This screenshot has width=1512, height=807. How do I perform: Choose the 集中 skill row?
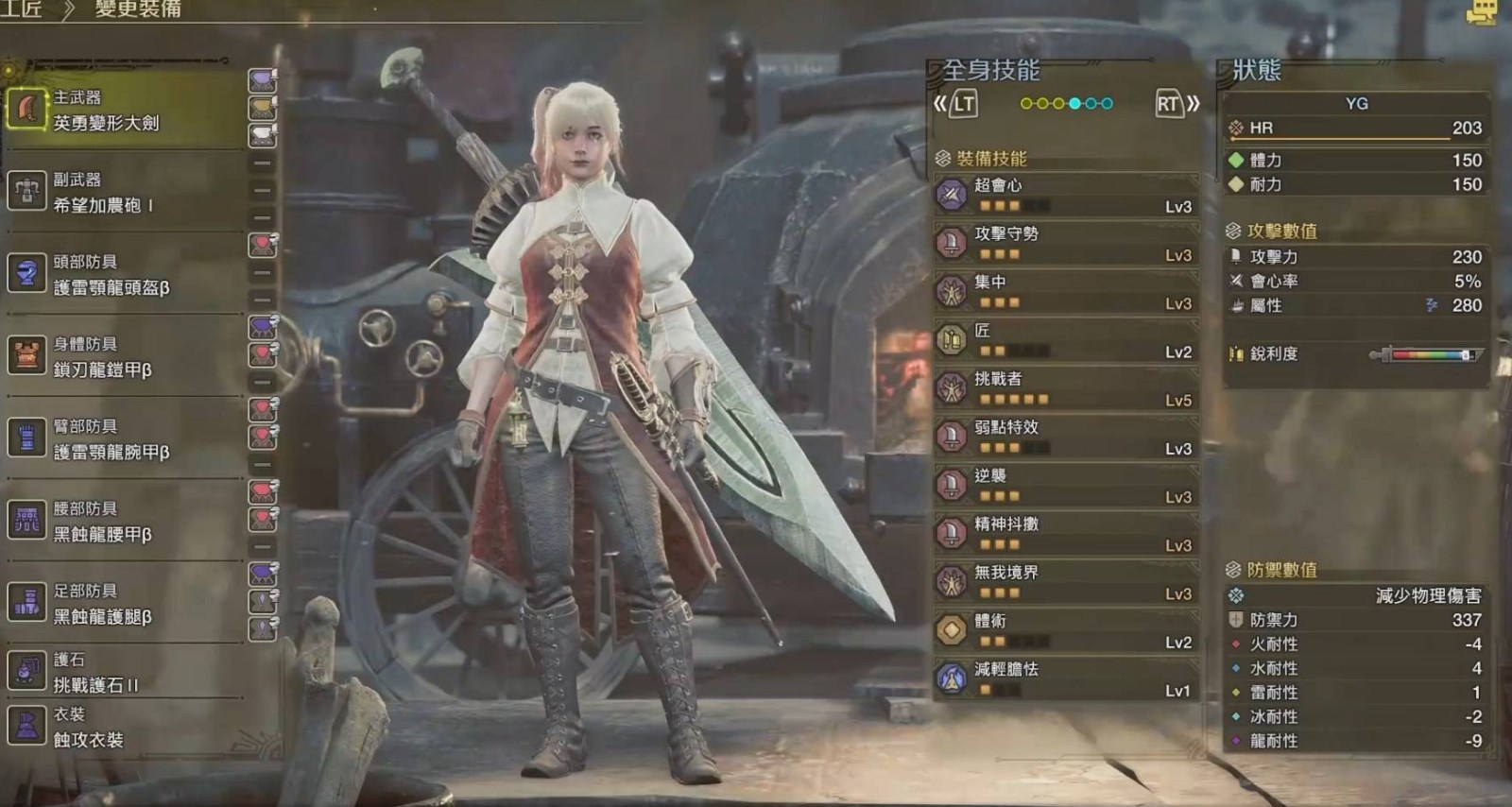coord(1066,291)
